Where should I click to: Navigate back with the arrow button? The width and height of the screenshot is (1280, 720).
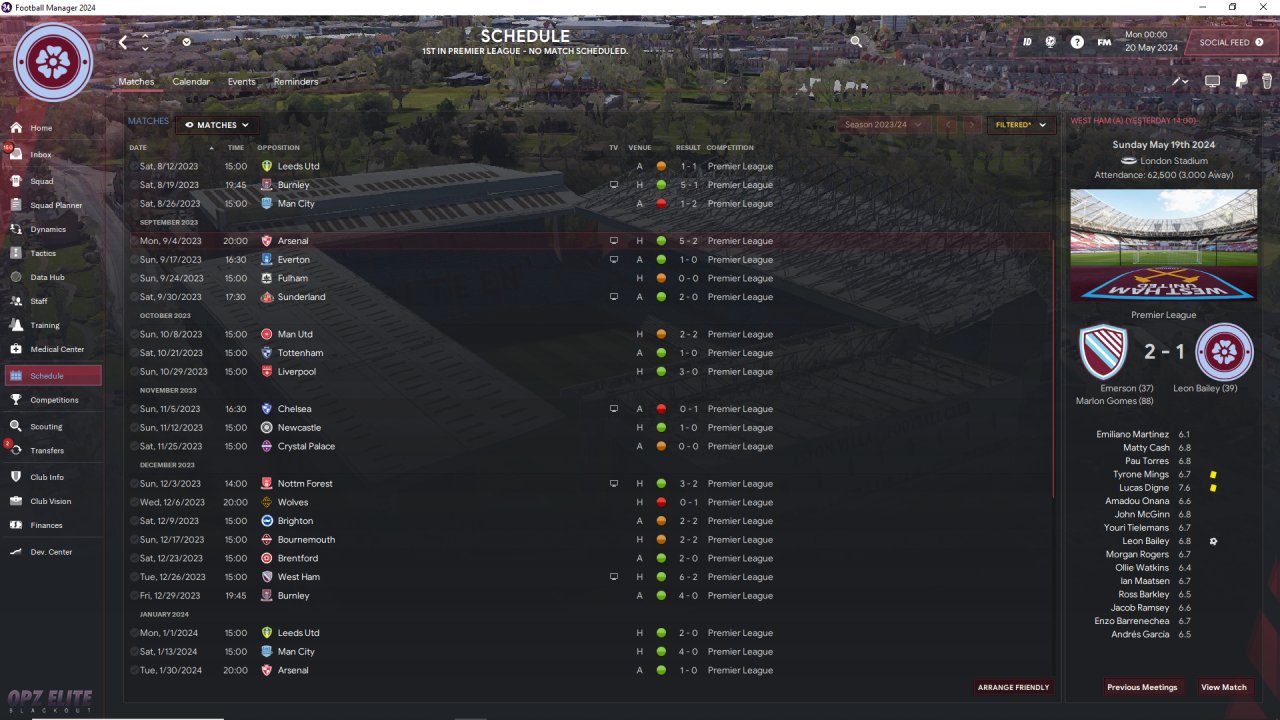pyautogui.click(x=123, y=42)
